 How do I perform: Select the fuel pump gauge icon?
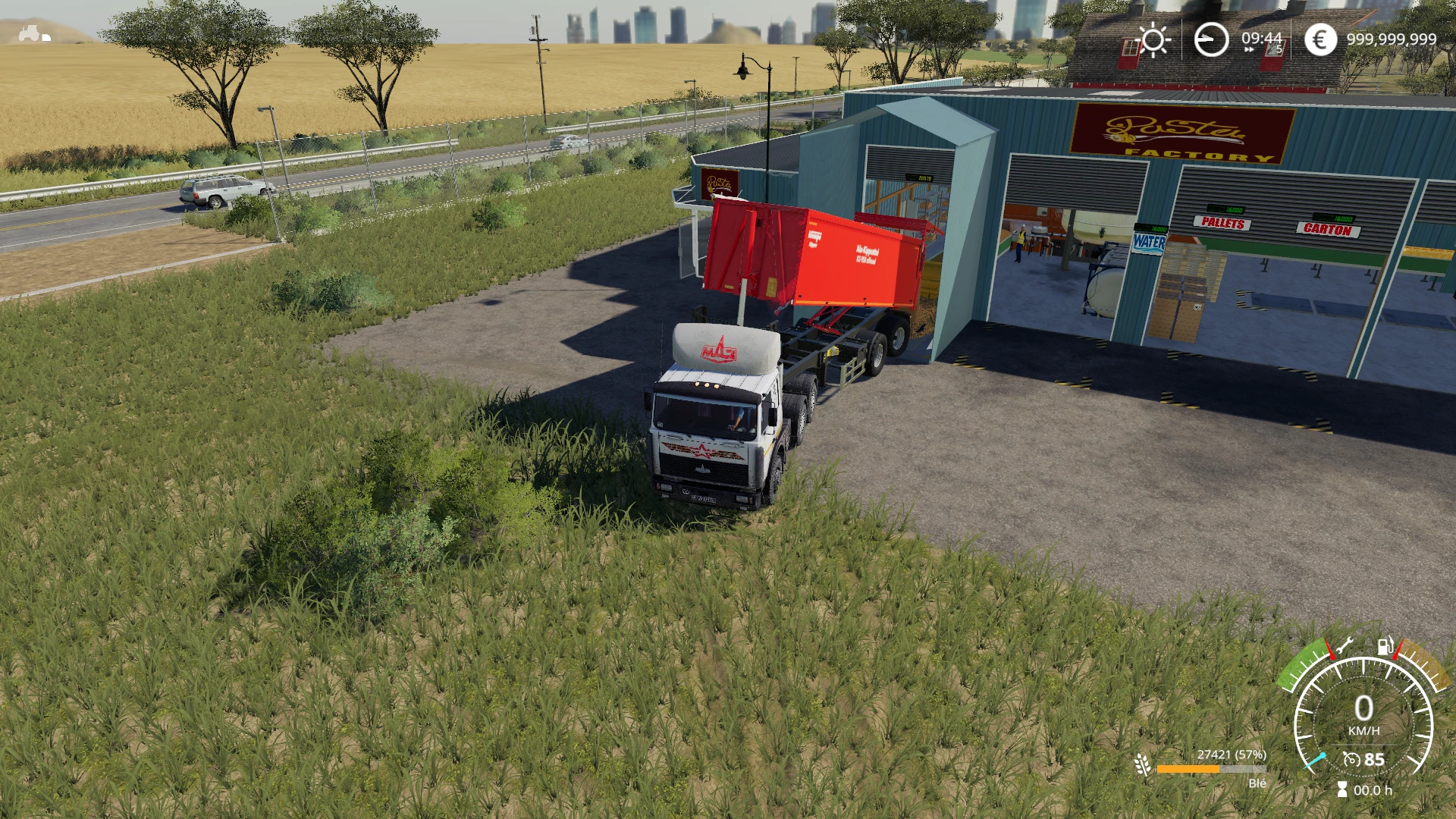[1385, 647]
